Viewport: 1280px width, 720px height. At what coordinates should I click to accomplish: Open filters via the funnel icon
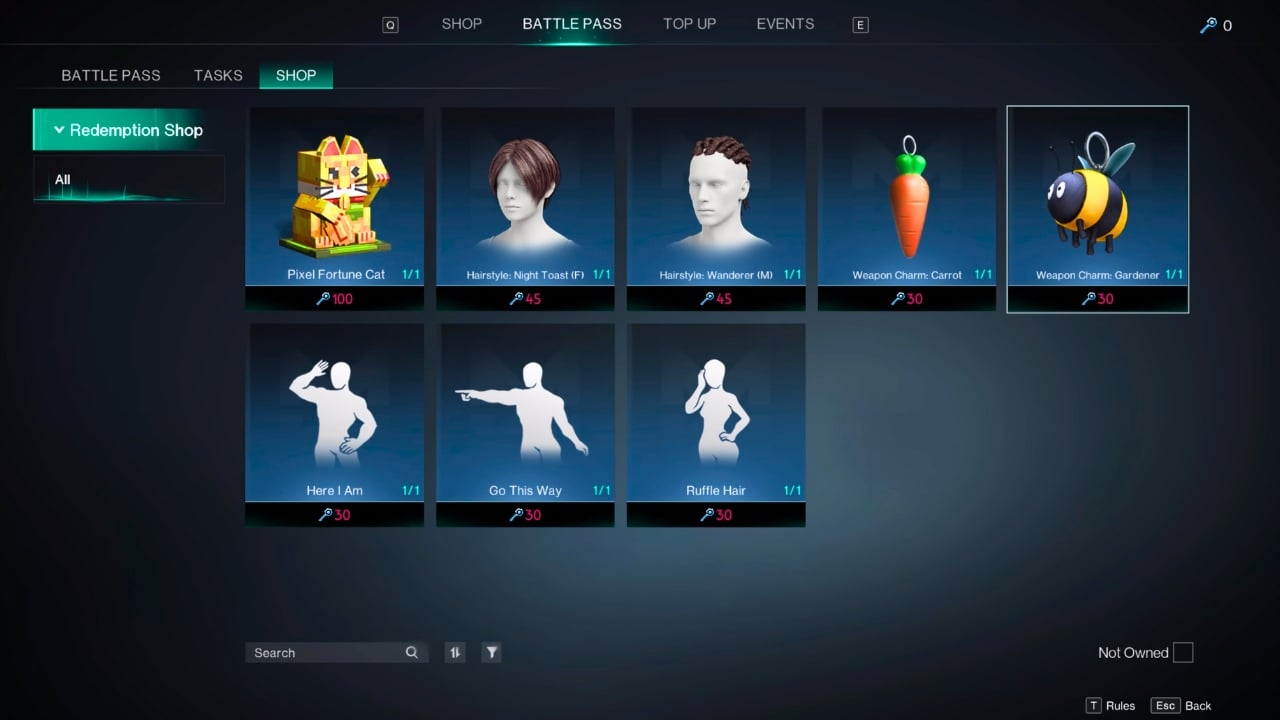tap(491, 652)
